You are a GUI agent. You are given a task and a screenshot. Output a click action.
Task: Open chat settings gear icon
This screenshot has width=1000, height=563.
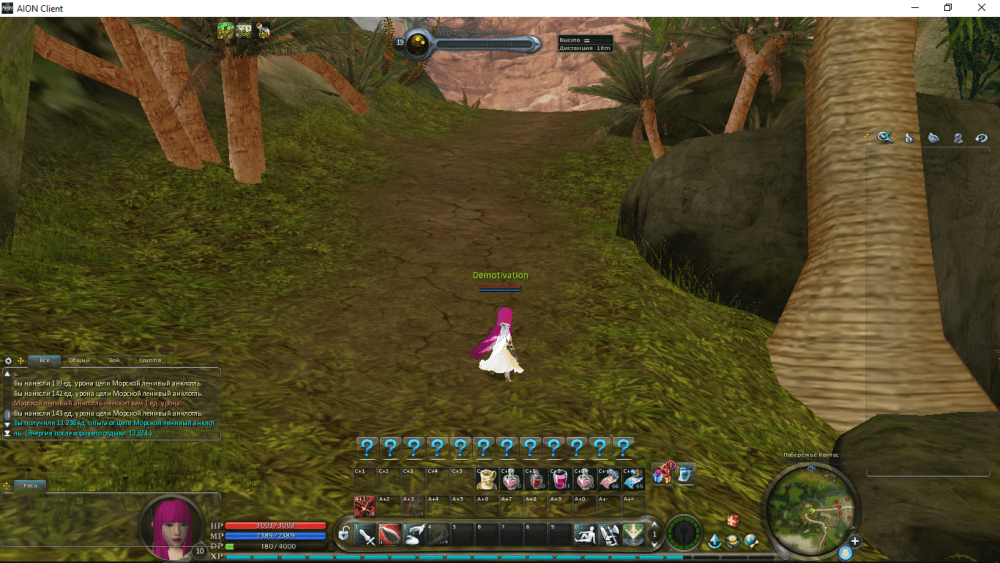tap(8, 361)
